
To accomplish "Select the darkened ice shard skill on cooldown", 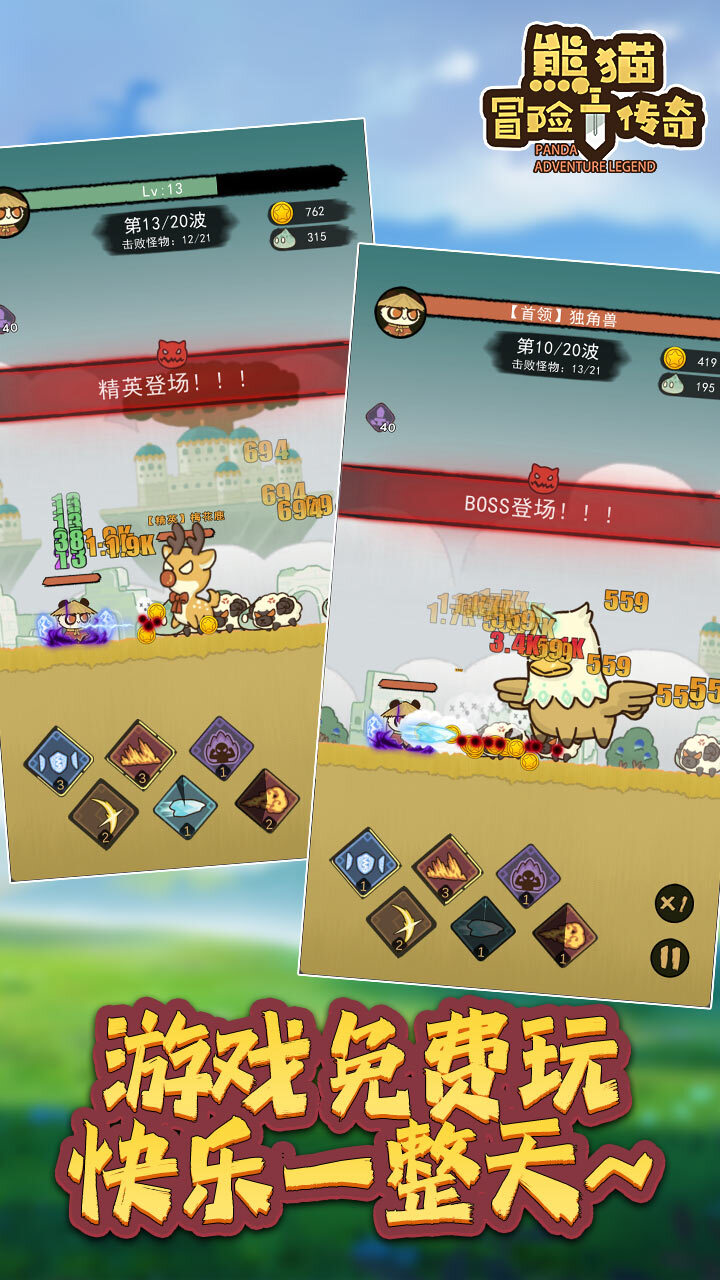I will coord(482,928).
